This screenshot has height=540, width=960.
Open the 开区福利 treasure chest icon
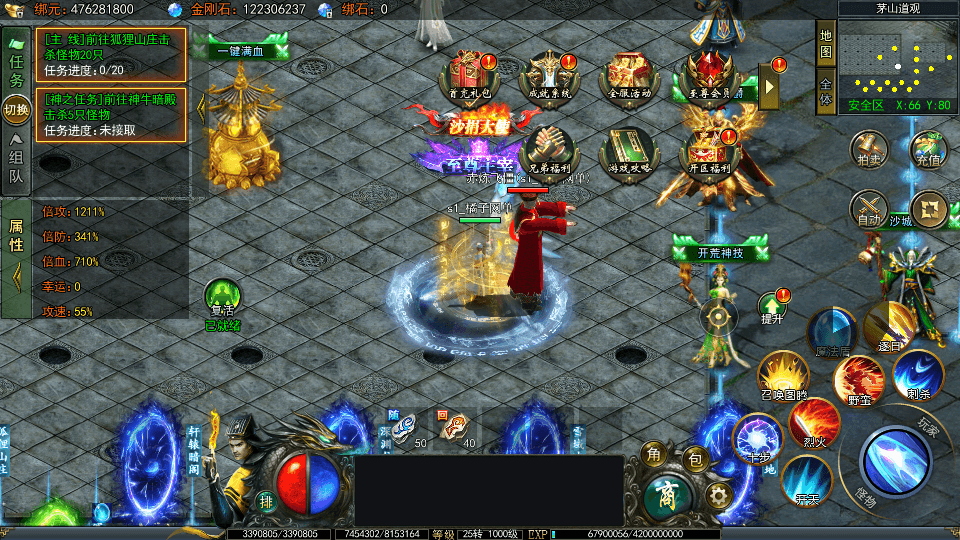point(705,150)
